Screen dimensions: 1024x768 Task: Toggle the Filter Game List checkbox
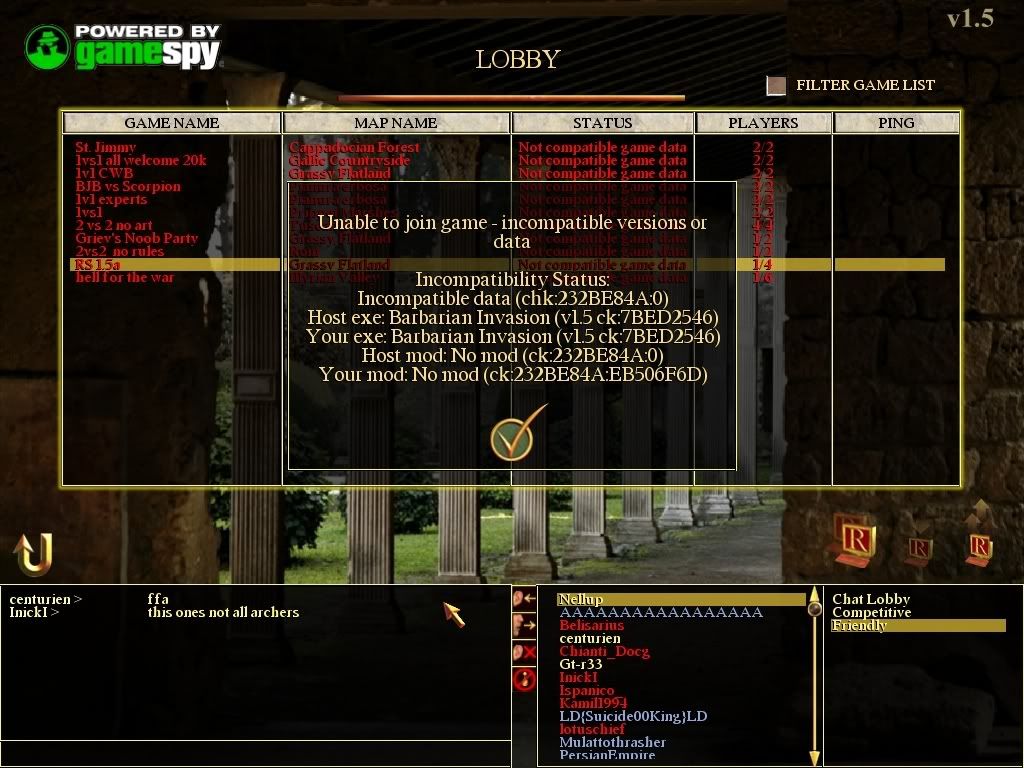click(776, 86)
